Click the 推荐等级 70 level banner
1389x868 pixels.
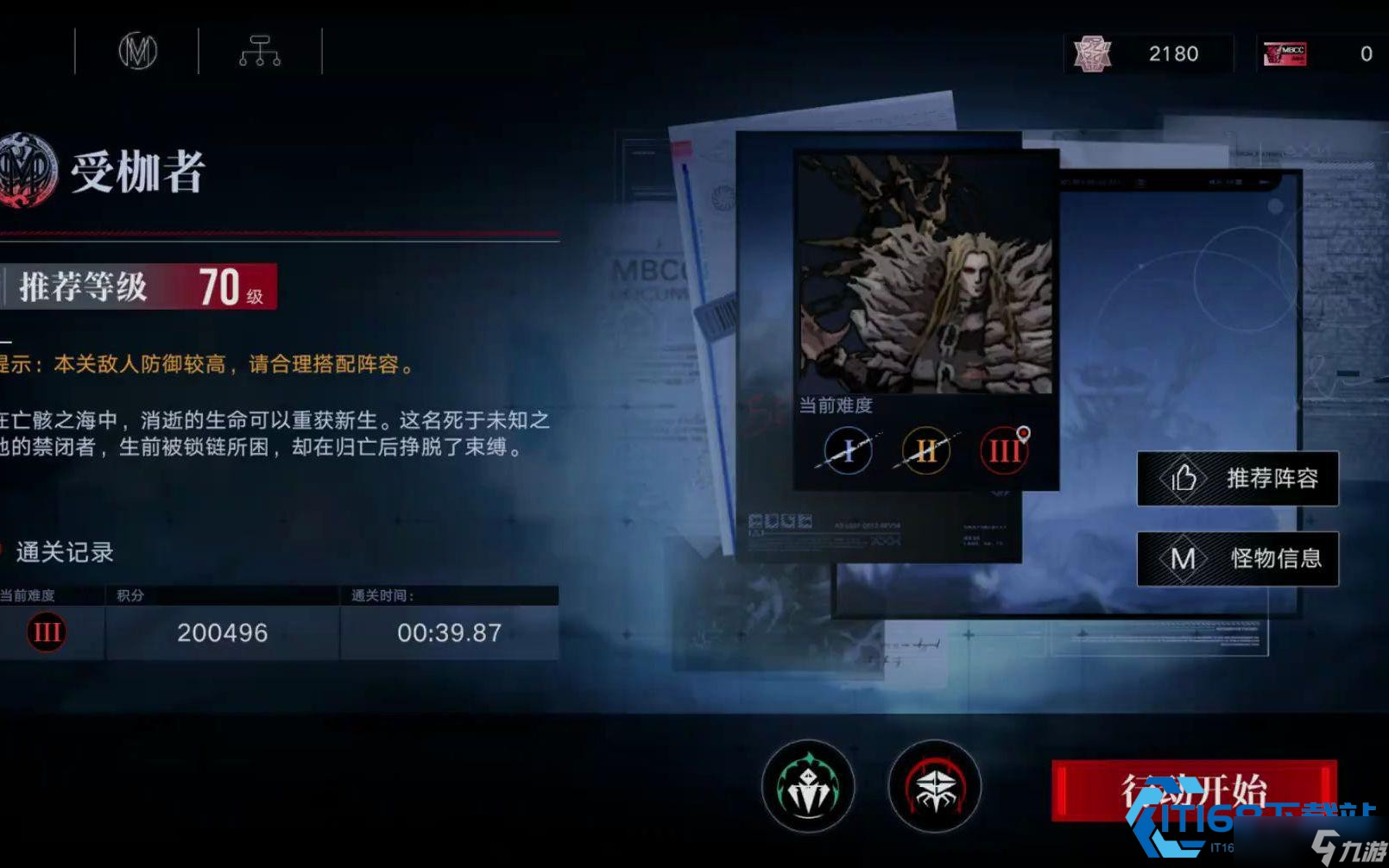pos(138,288)
